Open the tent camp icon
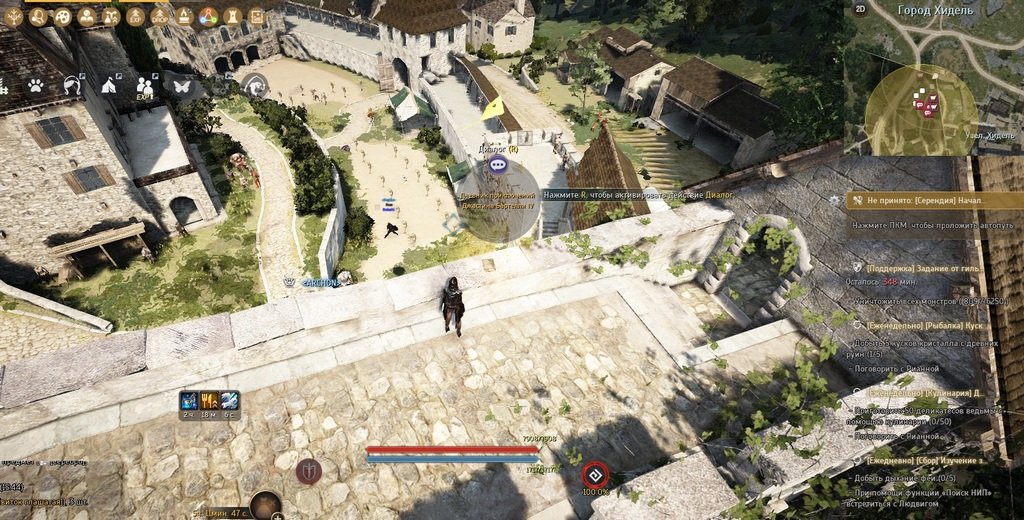Image resolution: width=1024 pixels, height=520 pixels. [x=109, y=86]
